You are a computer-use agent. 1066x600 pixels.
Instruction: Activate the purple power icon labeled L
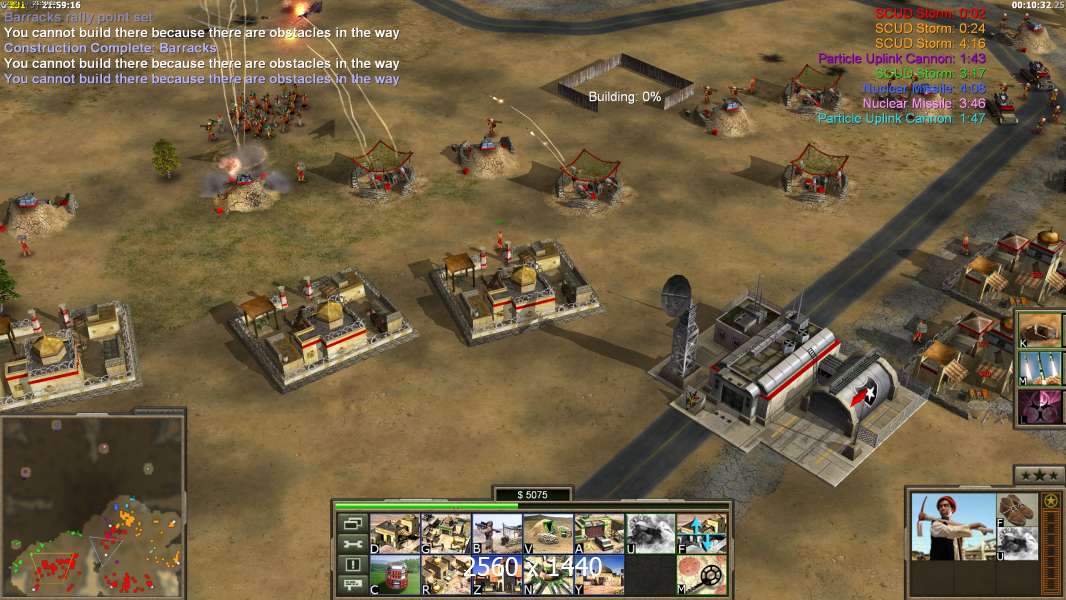point(1041,406)
